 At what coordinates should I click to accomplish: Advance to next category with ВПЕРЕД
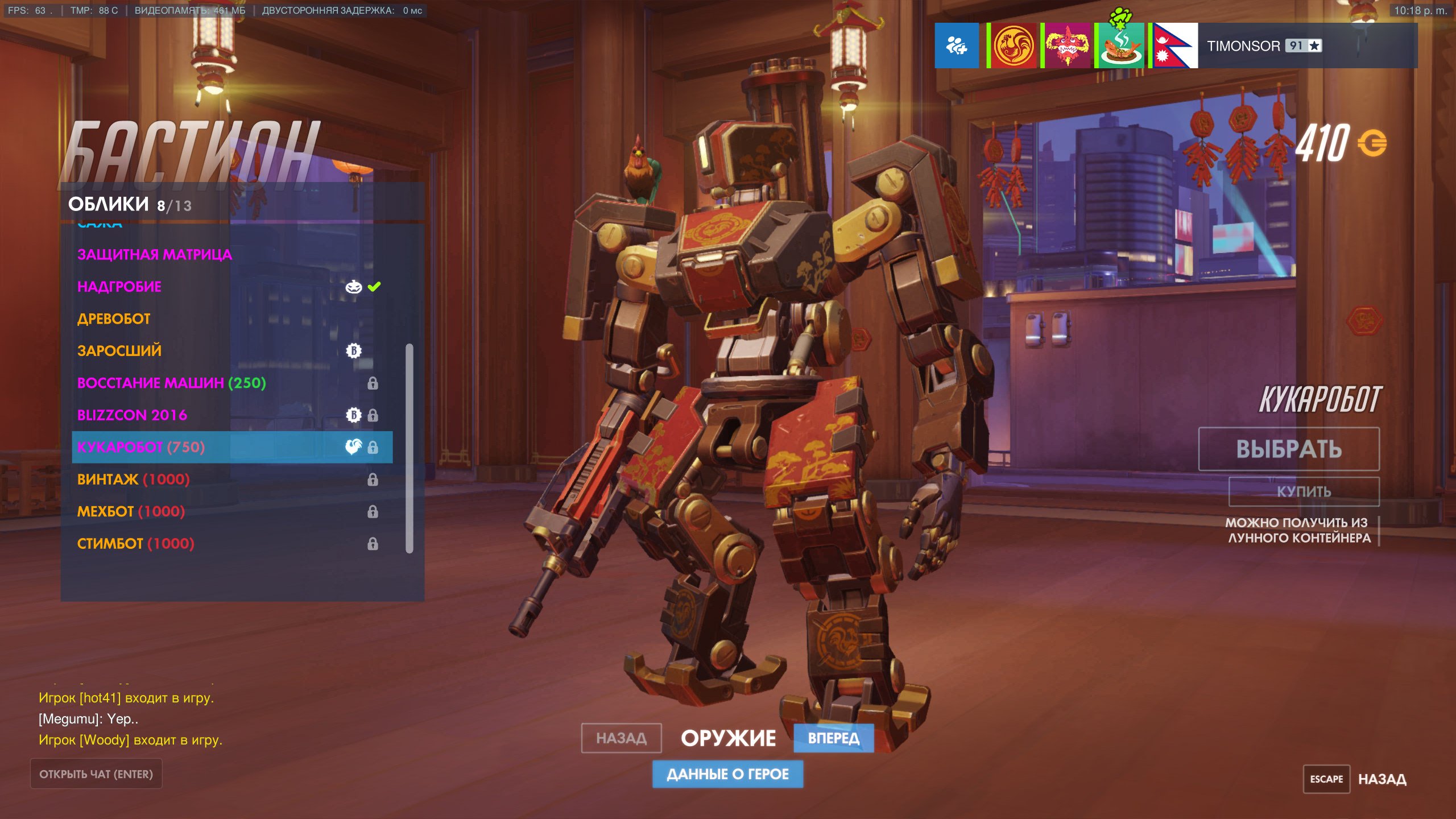point(833,738)
